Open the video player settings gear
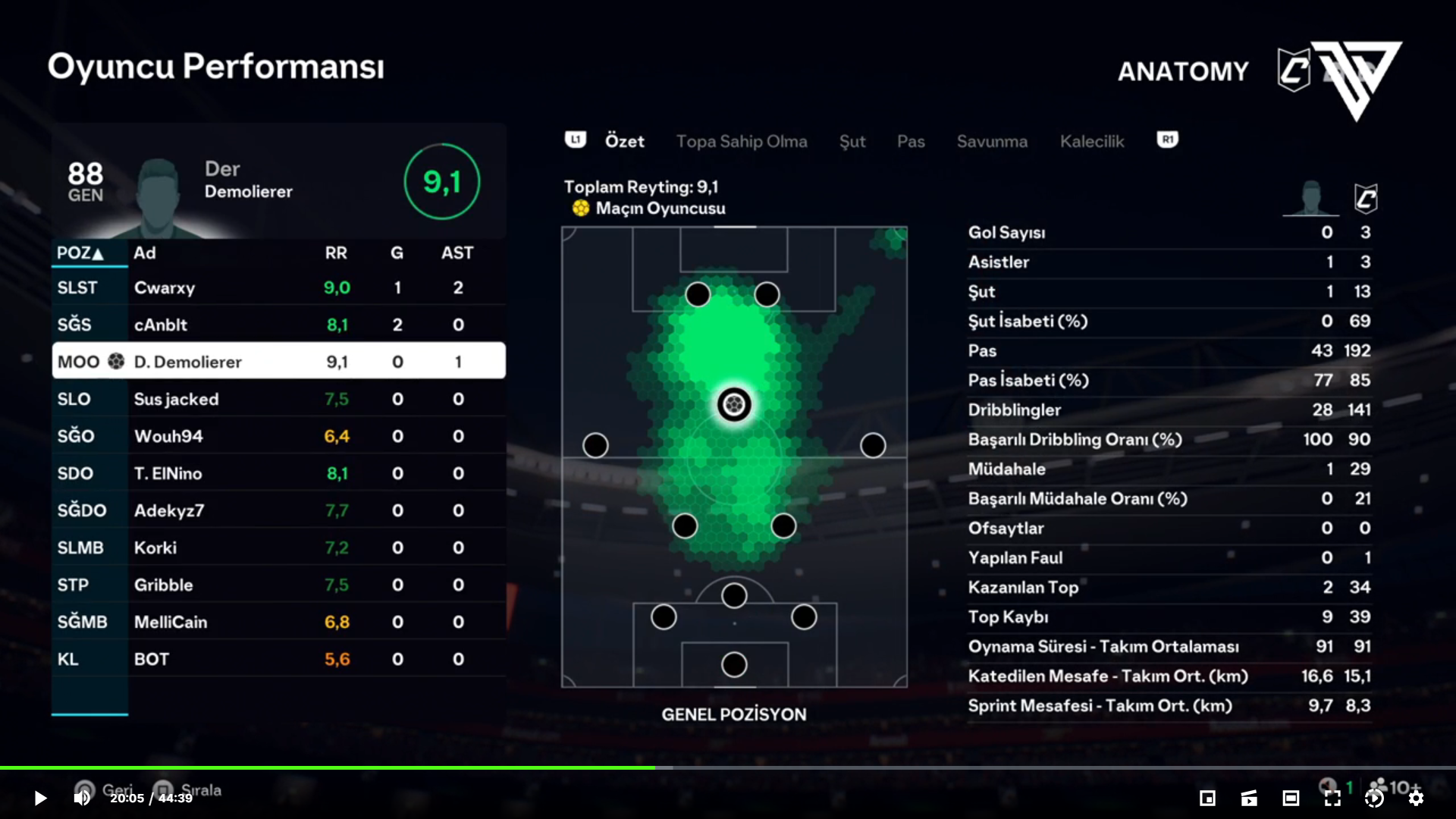This screenshot has height=819, width=1456. coord(1415,798)
